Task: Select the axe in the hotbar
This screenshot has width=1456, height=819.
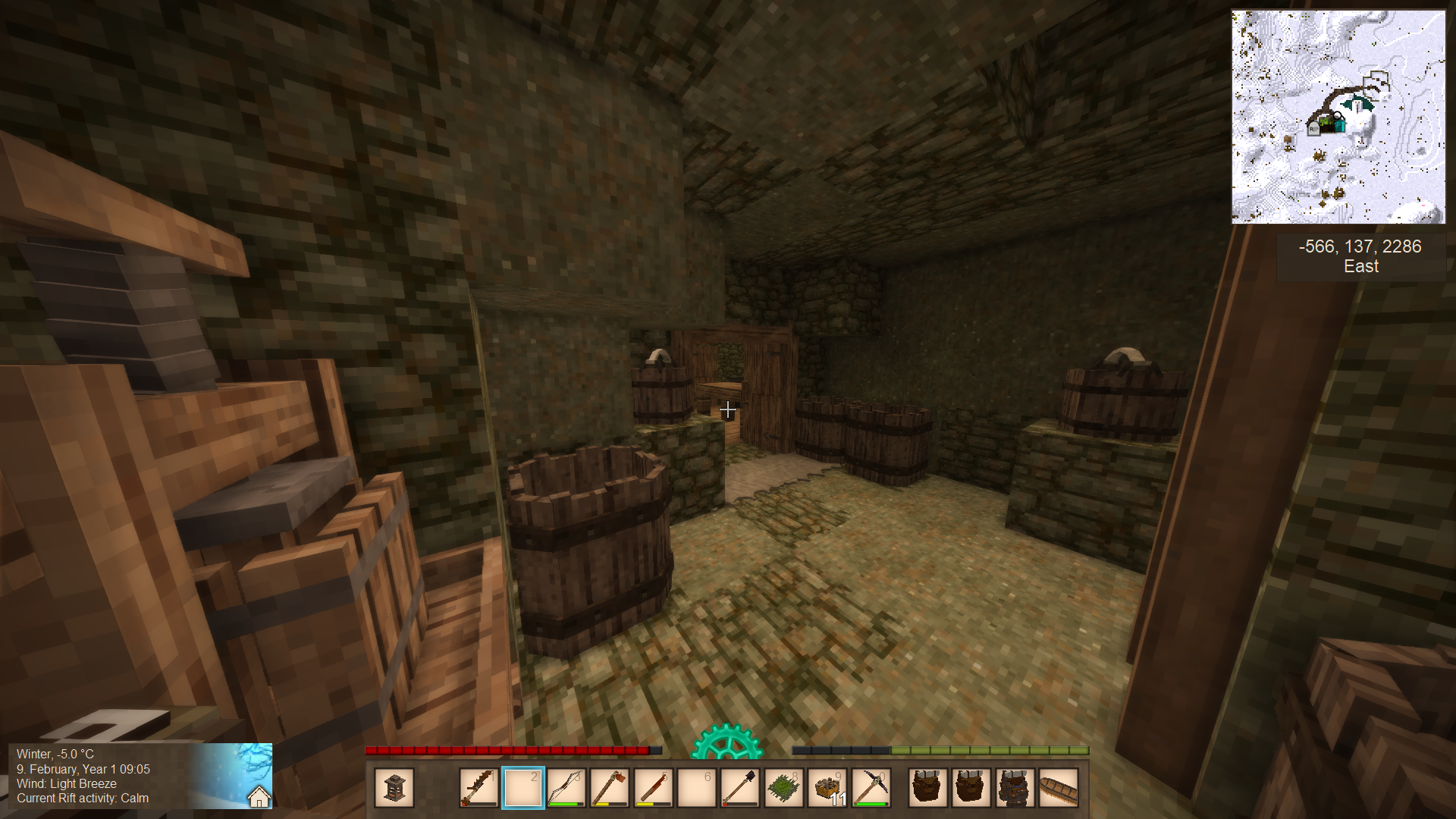Action: tap(609, 788)
